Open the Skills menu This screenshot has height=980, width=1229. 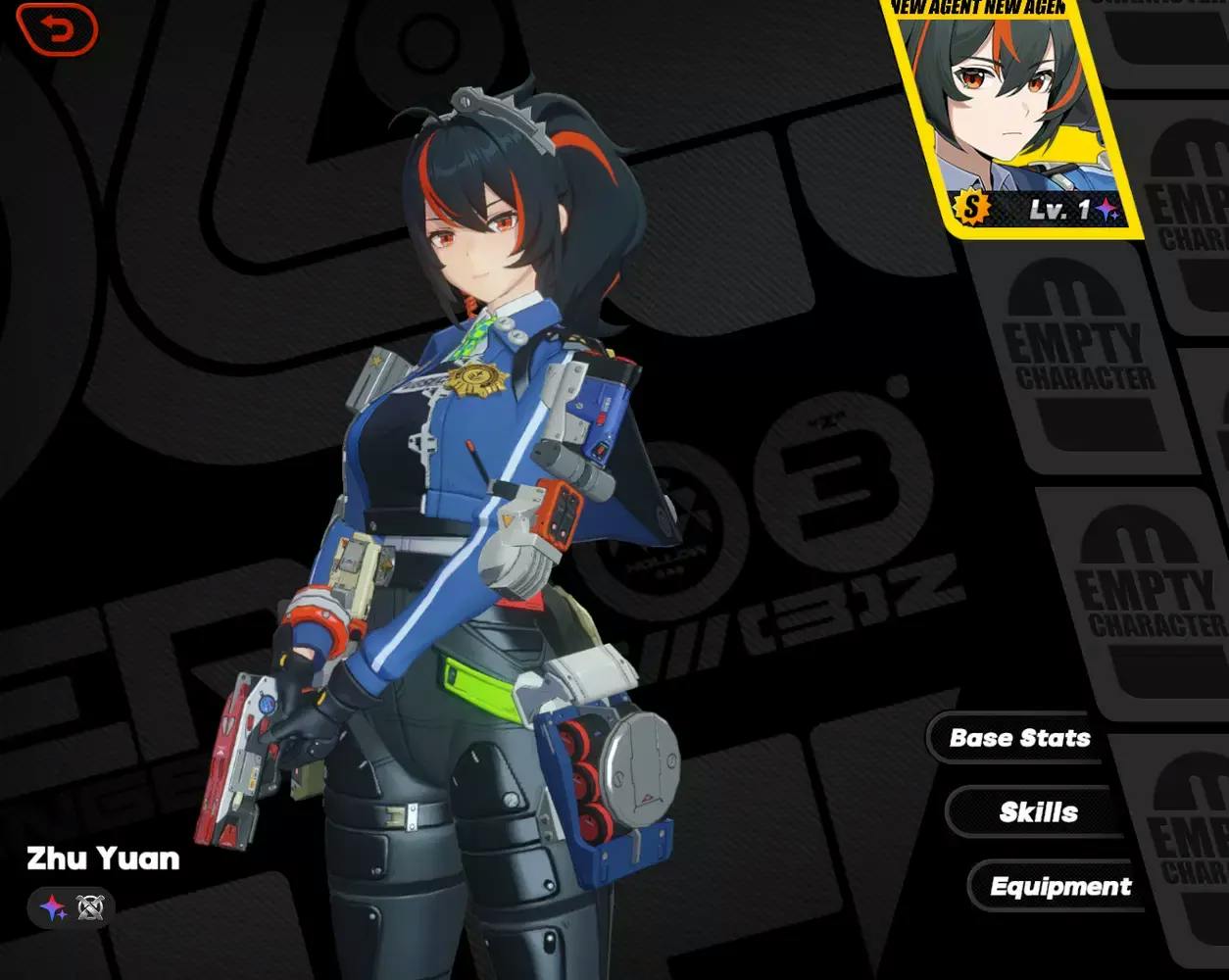[1037, 812]
